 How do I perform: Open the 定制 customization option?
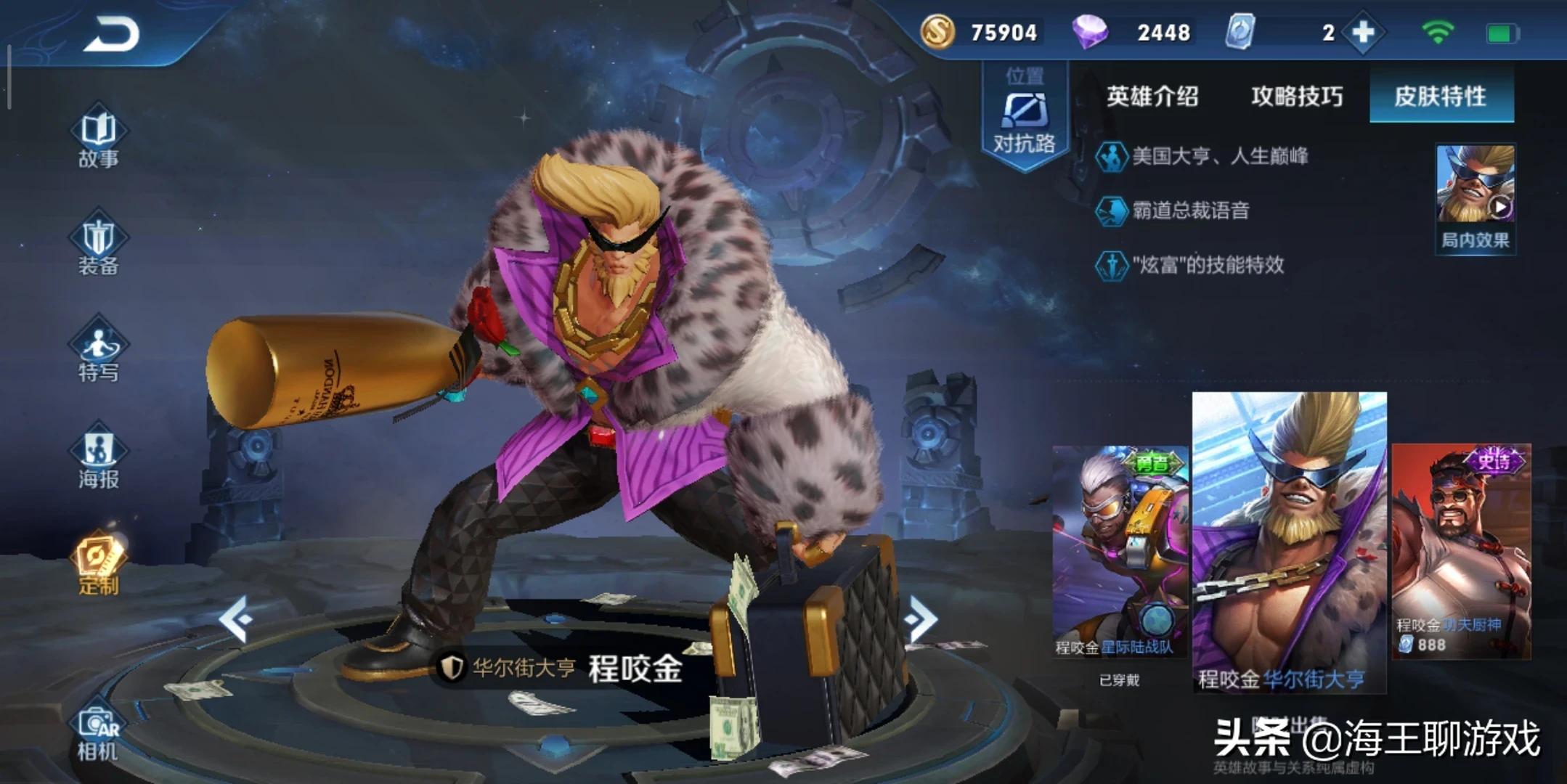[x=99, y=565]
